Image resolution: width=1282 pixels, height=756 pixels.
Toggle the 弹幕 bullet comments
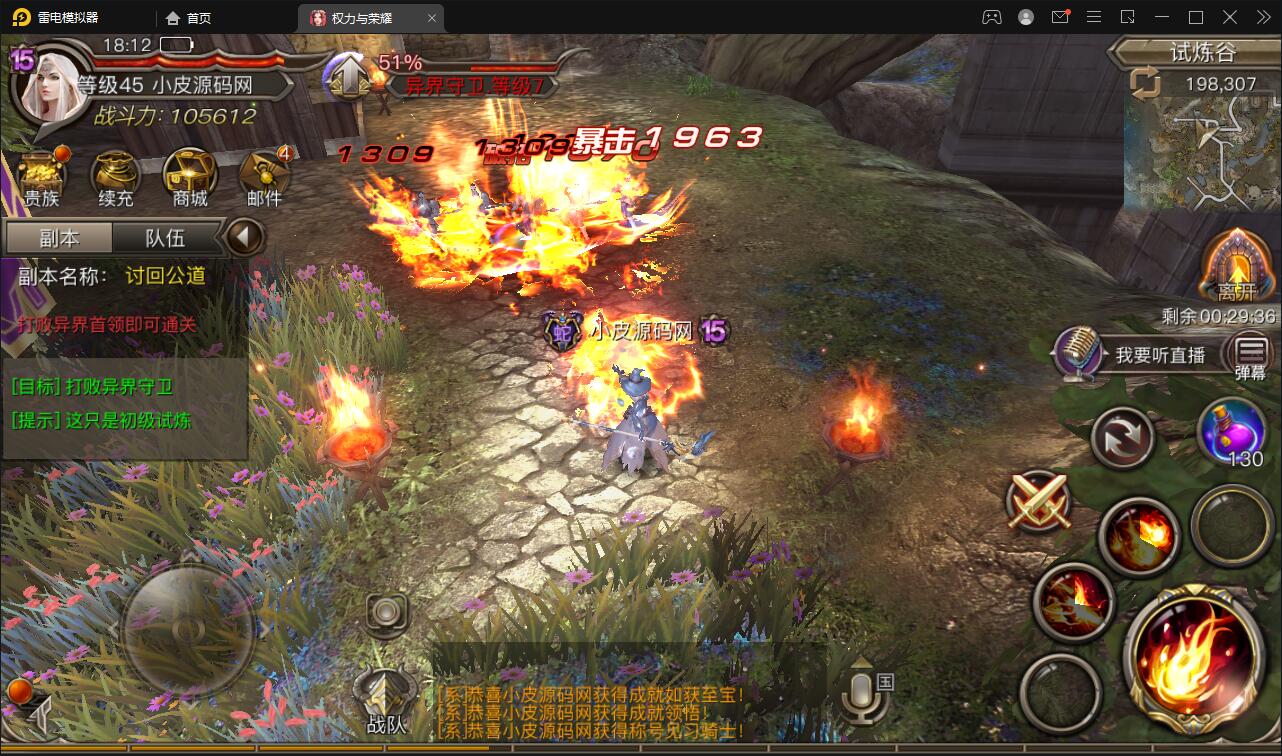pos(1251,355)
